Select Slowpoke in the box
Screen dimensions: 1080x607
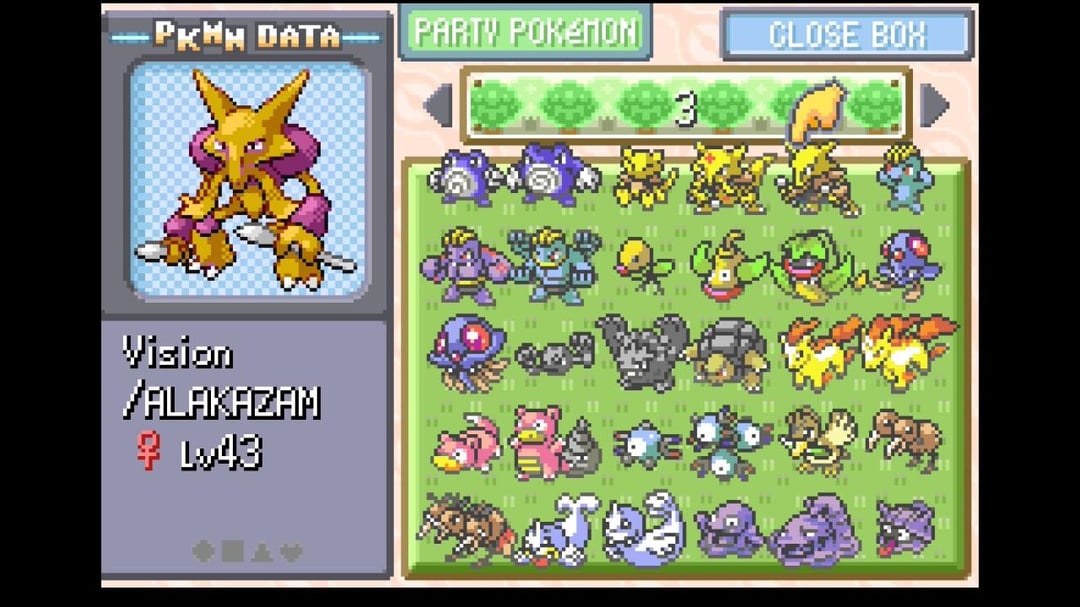pyautogui.click(x=466, y=443)
